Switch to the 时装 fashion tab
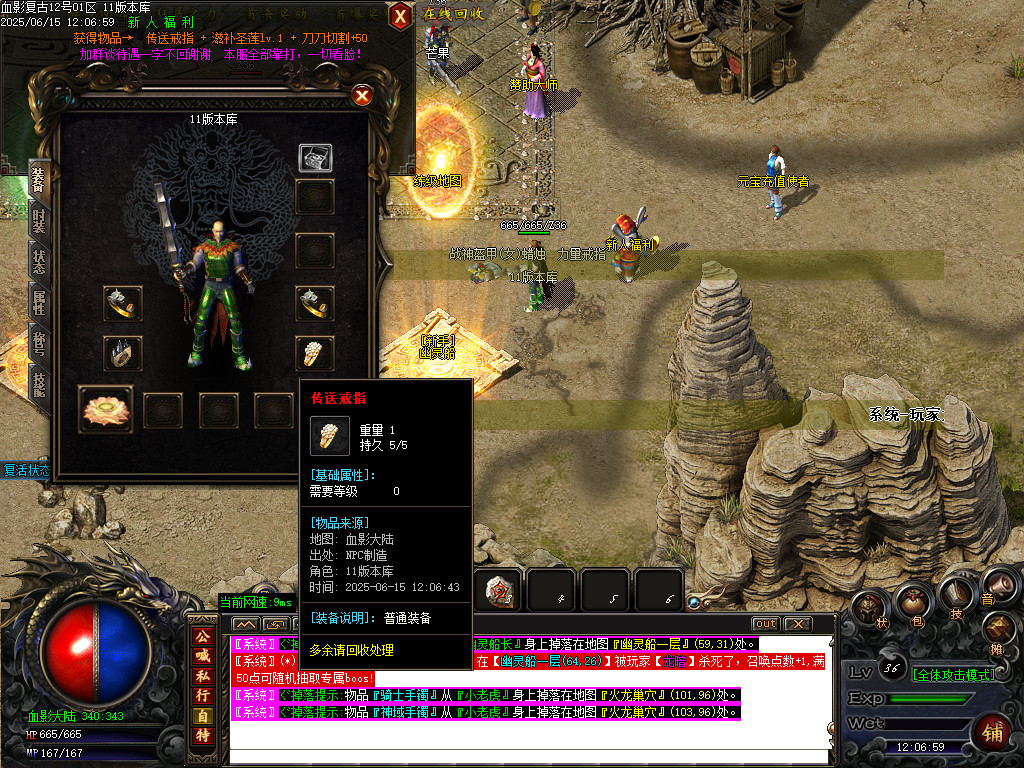Screen dimensions: 1024x768 coord(38,221)
